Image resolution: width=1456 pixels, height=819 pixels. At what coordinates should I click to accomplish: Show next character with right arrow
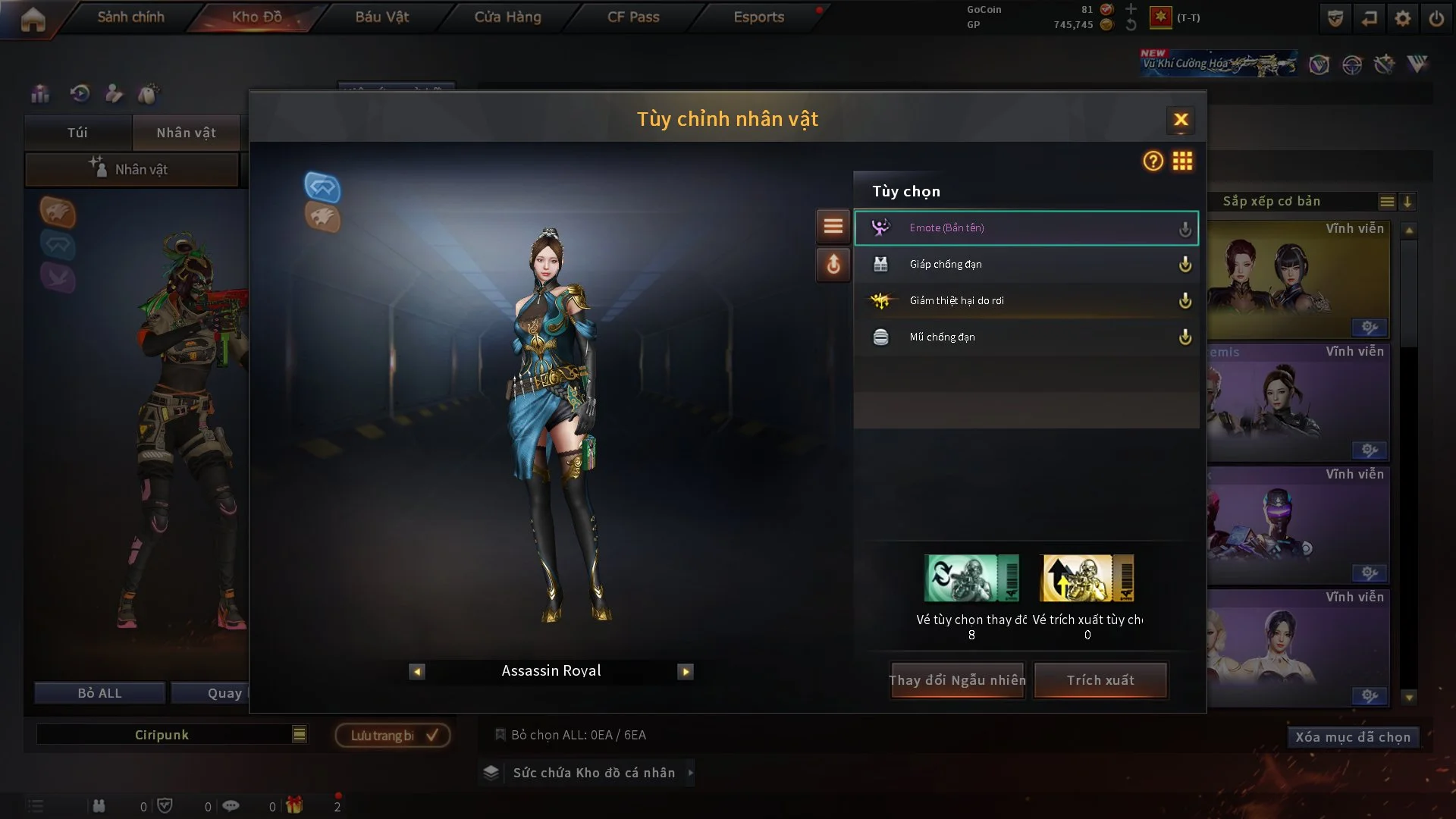tap(686, 672)
